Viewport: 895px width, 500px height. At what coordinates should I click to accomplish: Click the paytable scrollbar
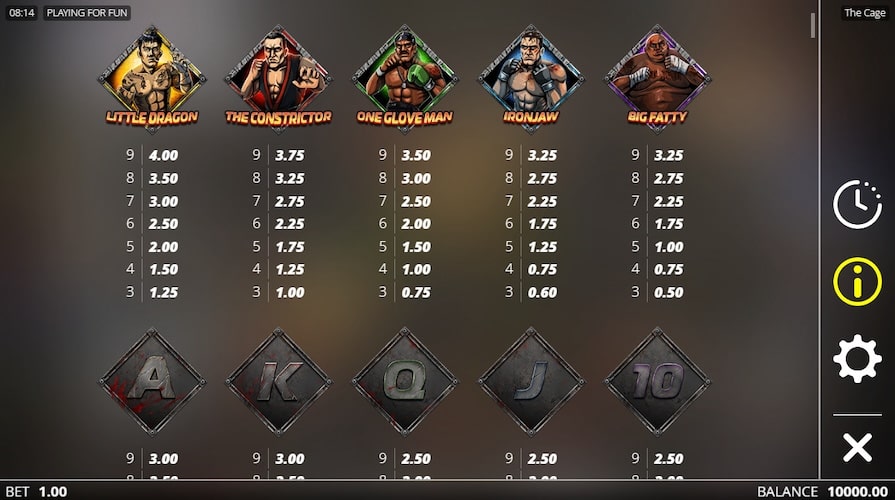click(x=812, y=26)
